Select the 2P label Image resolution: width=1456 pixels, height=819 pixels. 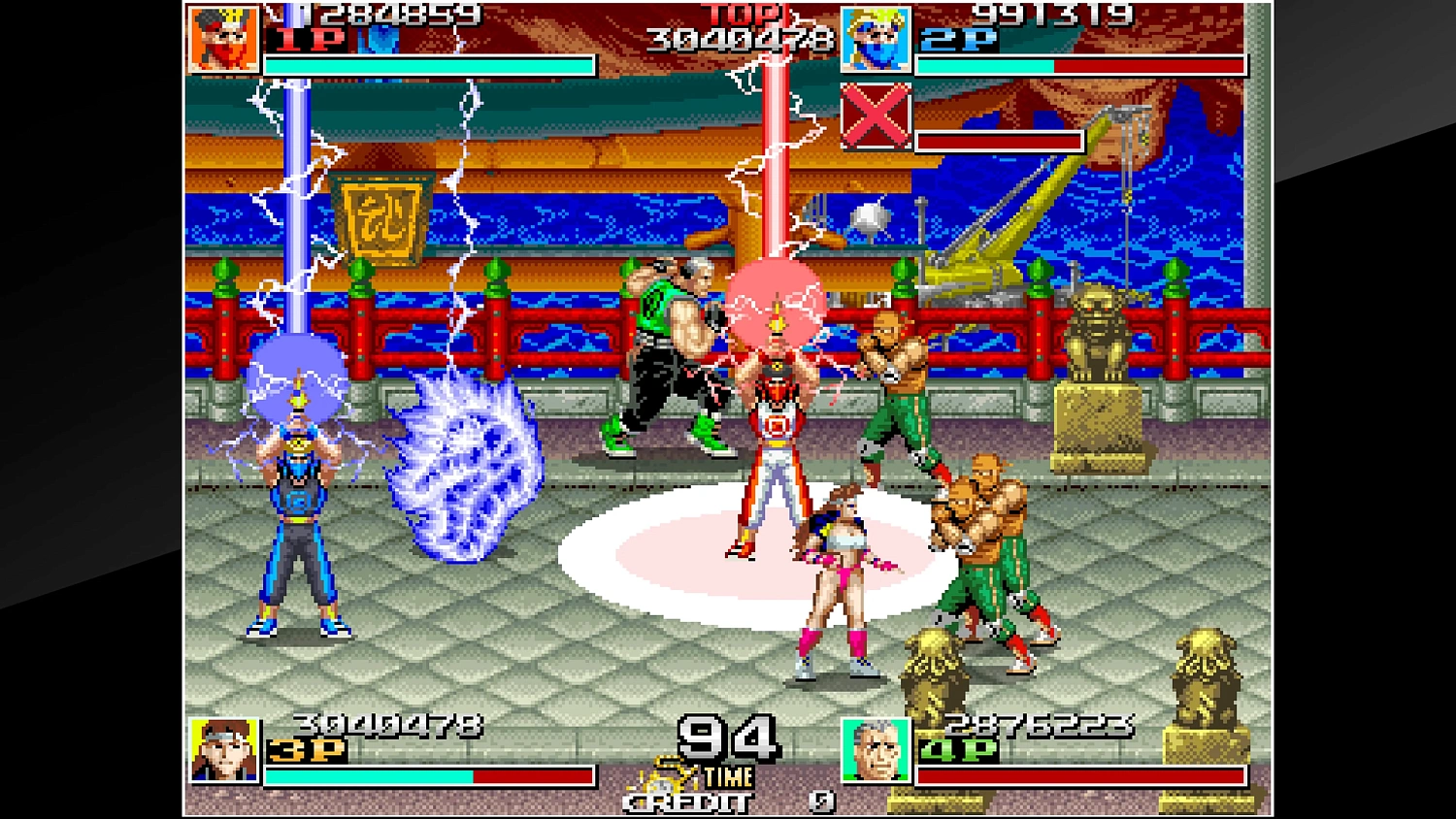[x=959, y=41]
